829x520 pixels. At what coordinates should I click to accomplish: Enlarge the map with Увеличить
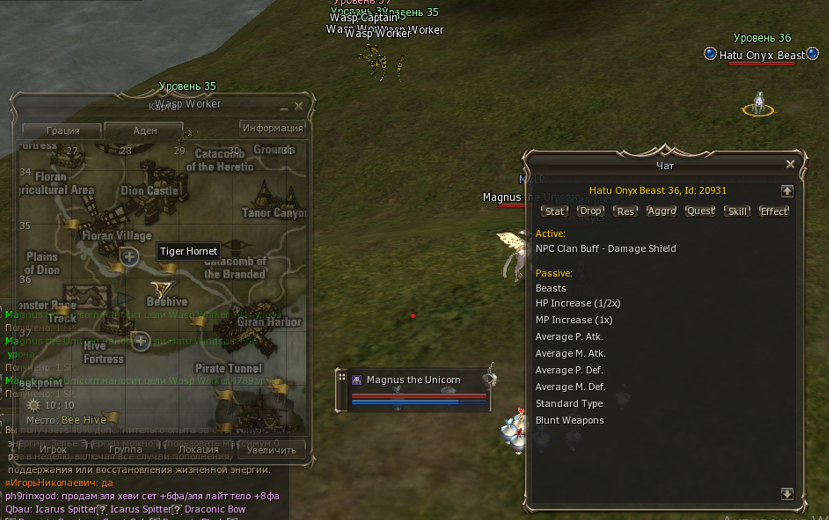pos(271,450)
